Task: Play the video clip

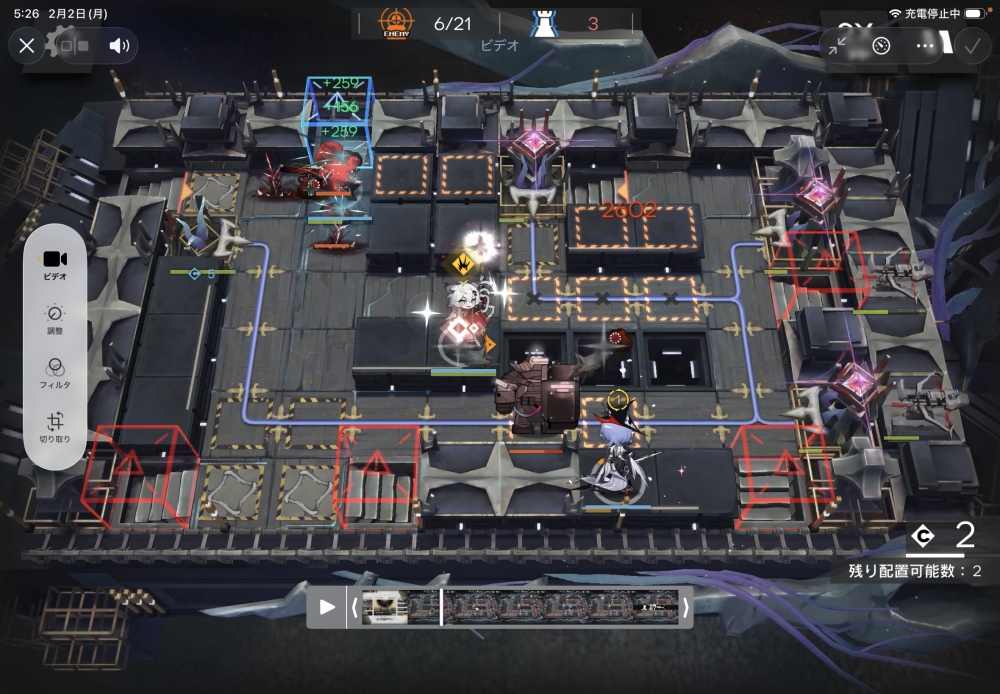Action: (326, 607)
